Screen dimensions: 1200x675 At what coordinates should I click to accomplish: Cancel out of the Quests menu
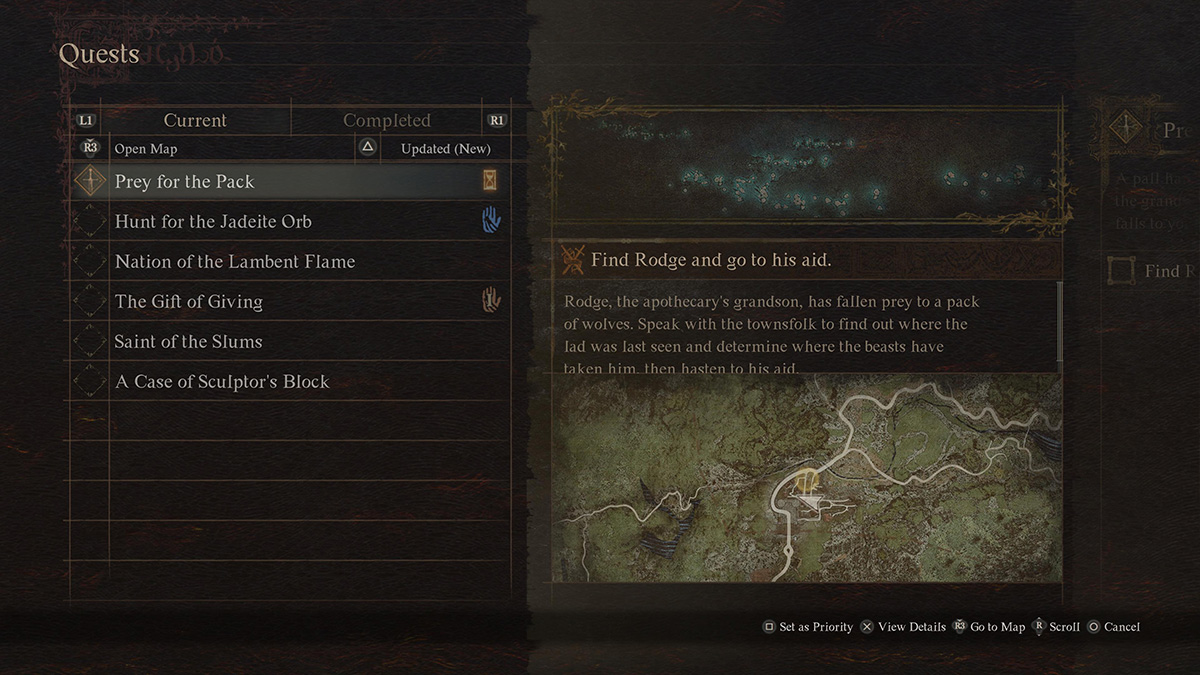click(x=1113, y=627)
